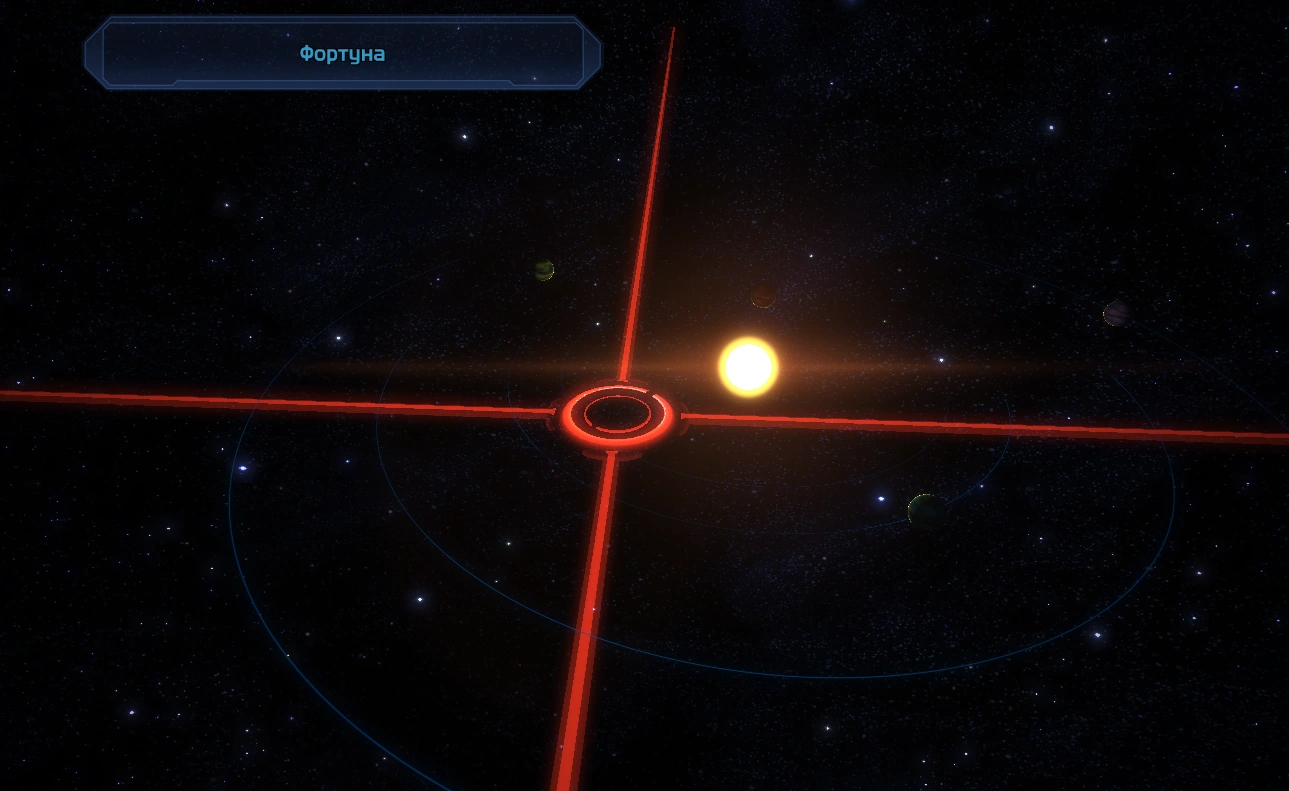This screenshot has width=1289, height=791.
Task: Select the dark green planet on the orbit
Action: pos(926,510)
